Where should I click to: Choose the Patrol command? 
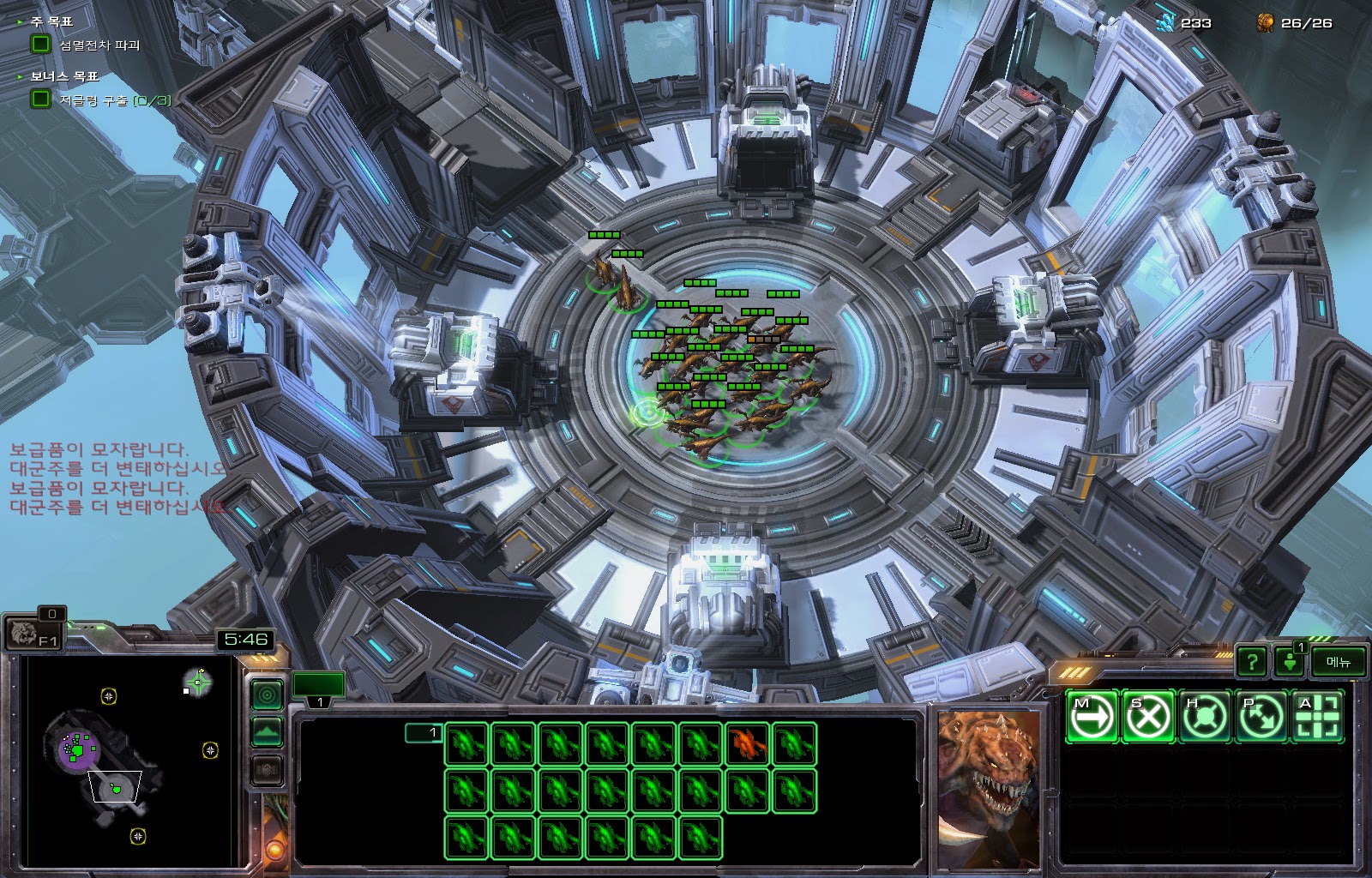[x=1261, y=716]
